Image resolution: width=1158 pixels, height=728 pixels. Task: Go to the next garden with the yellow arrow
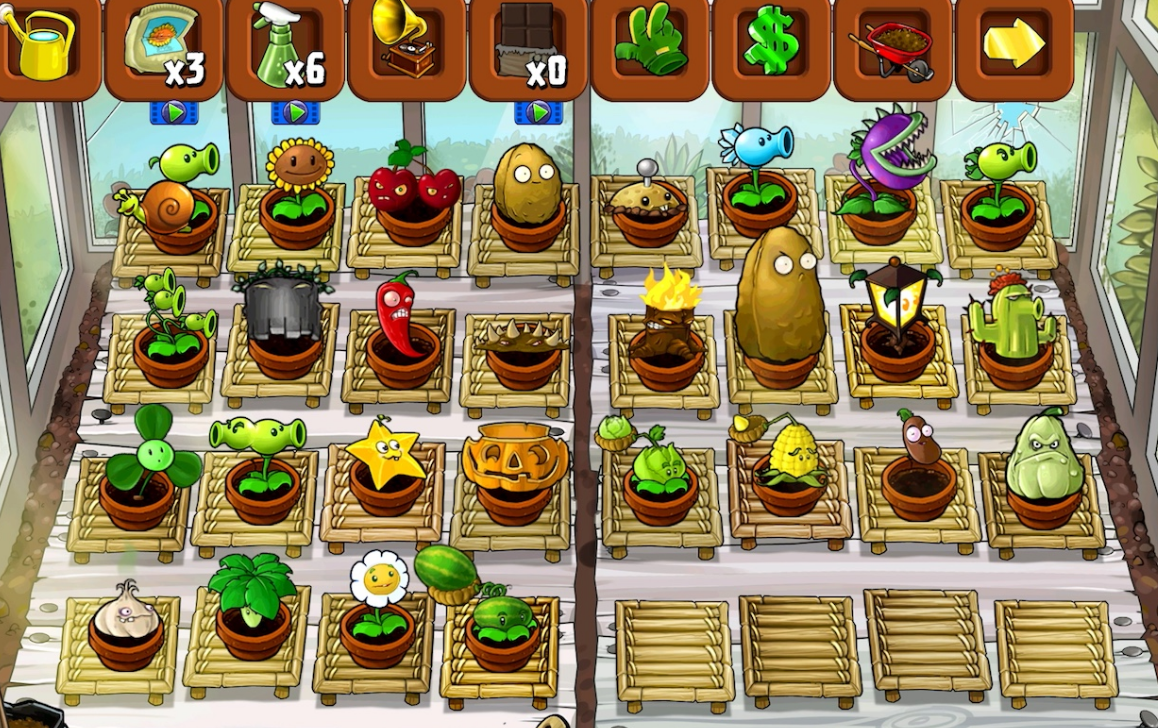1014,44
